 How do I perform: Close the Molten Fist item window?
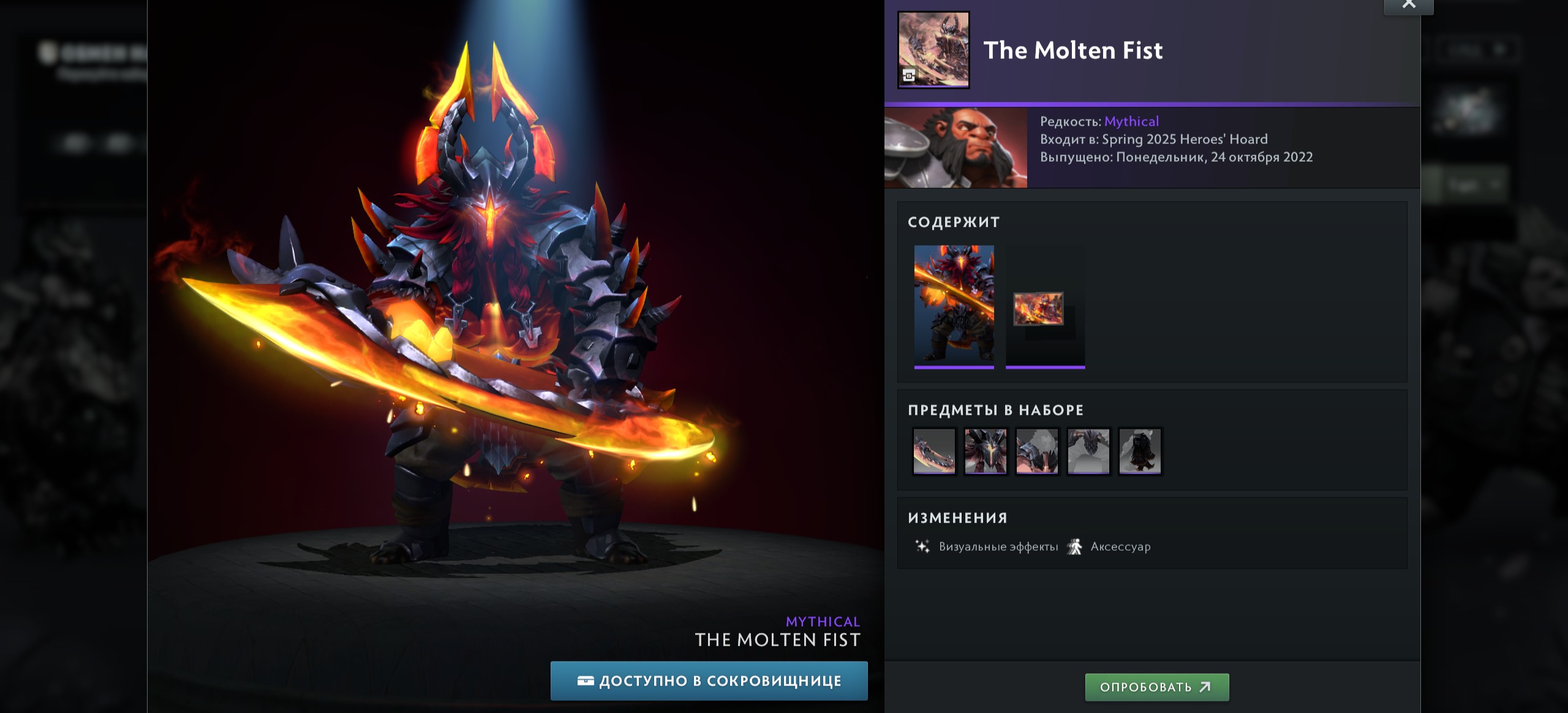(1408, 5)
